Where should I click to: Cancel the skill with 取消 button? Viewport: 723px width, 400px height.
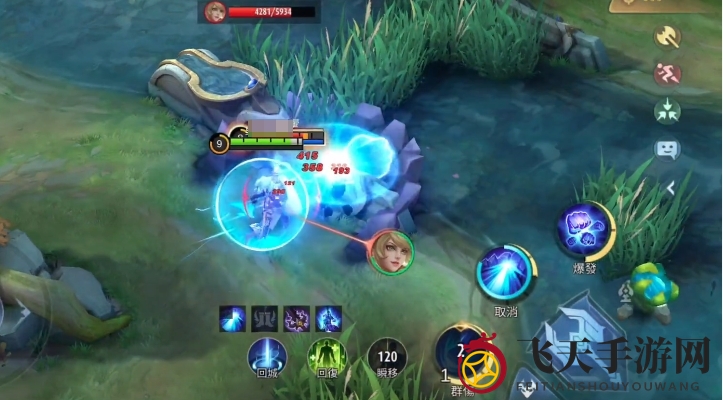505,272
